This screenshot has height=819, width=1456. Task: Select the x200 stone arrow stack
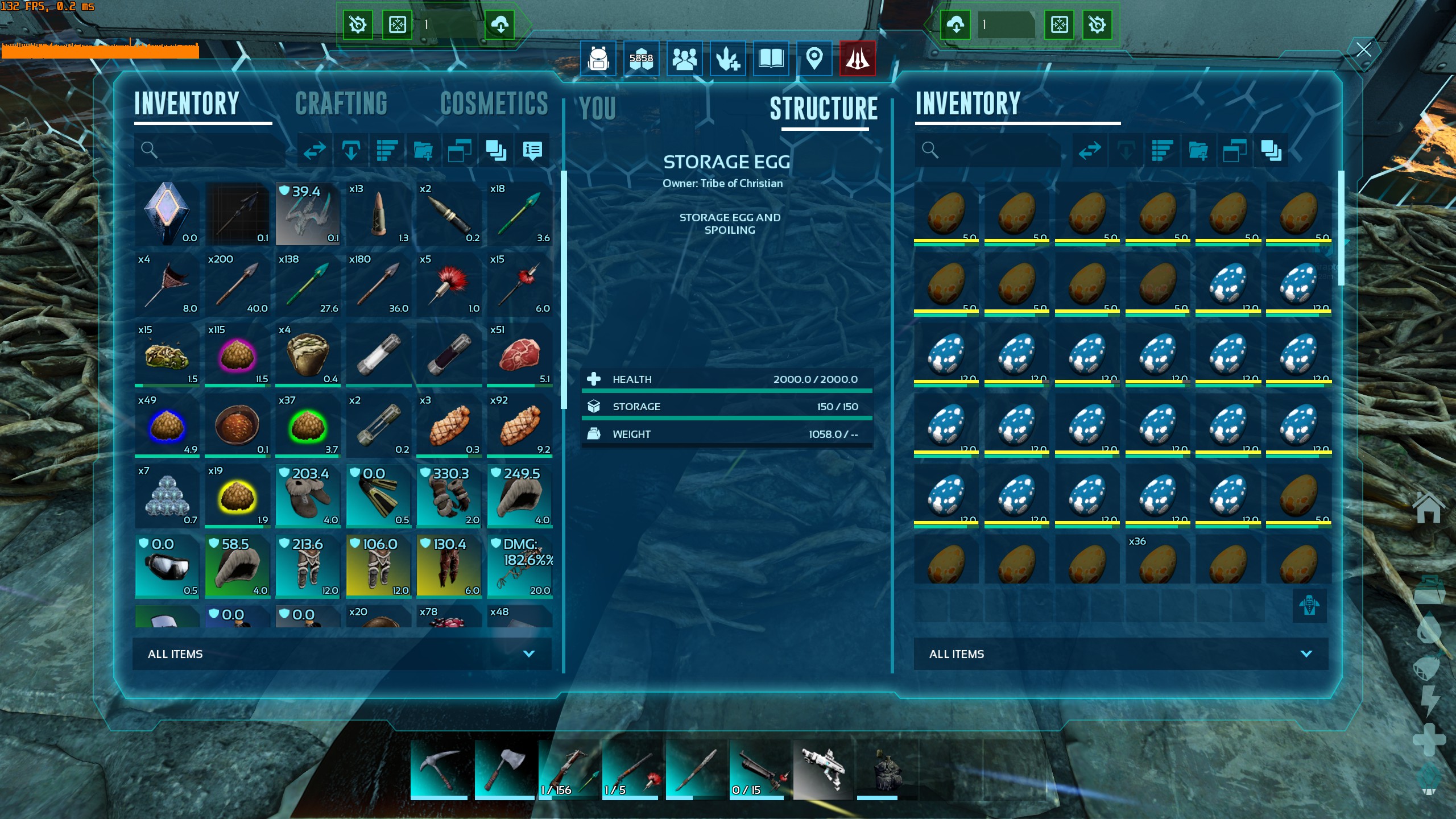(x=237, y=283)
